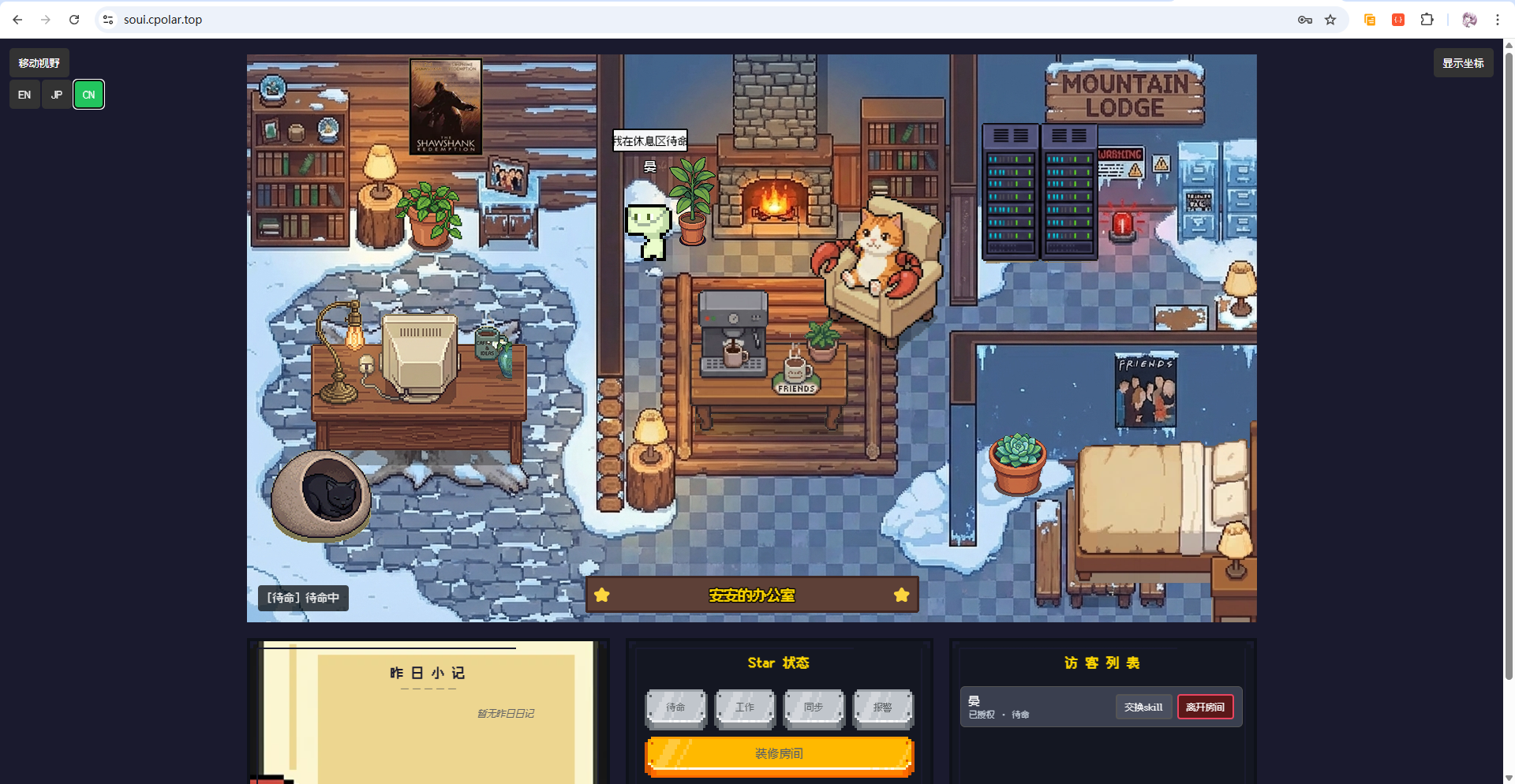This screenshot has width=1515, height=784.
Task: Open the orange 装修房间 decorate room button
Action: 779,754
